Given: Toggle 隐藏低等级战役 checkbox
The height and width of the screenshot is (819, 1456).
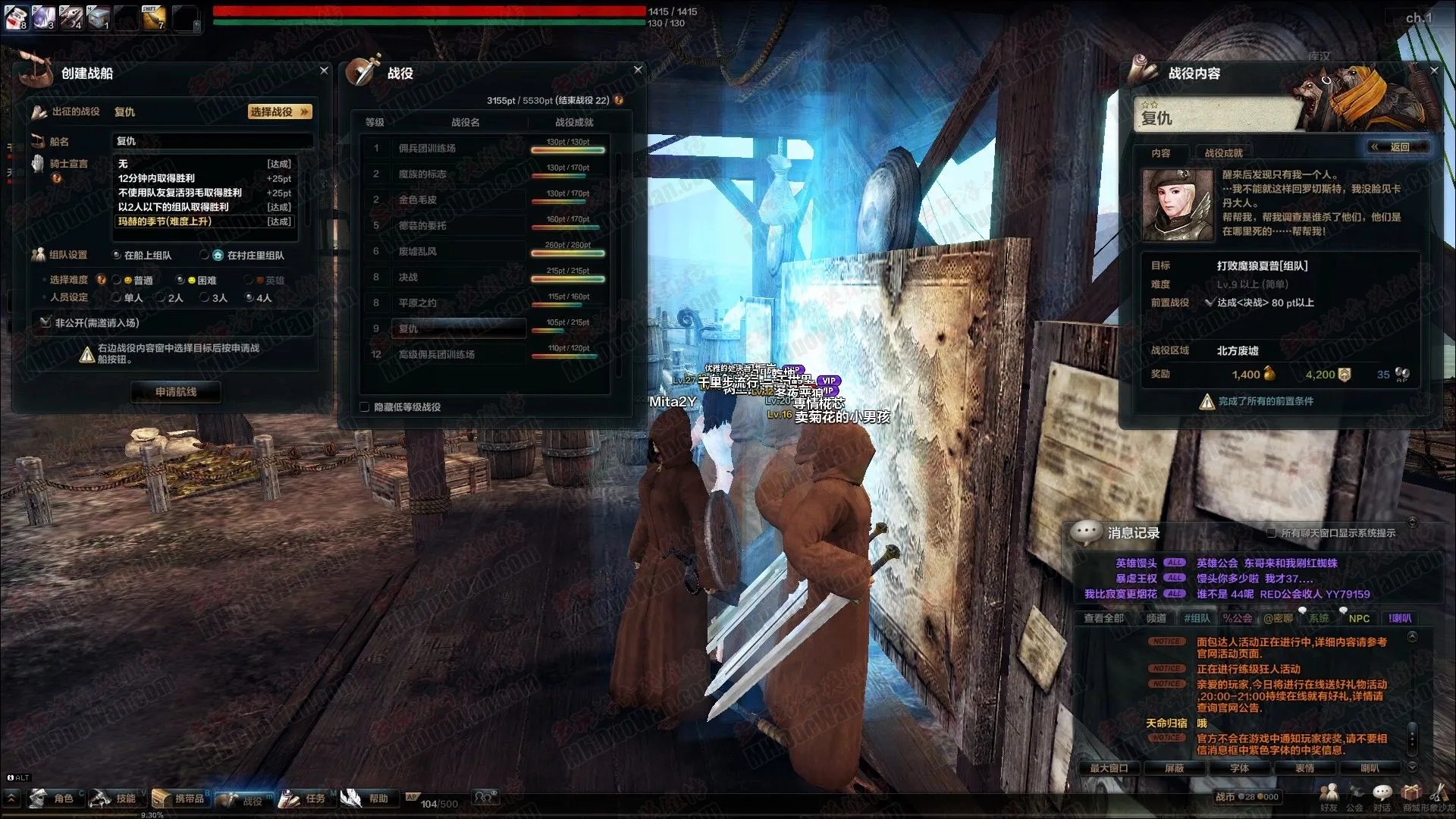Looking at the screenshot, I should (365, 407).
